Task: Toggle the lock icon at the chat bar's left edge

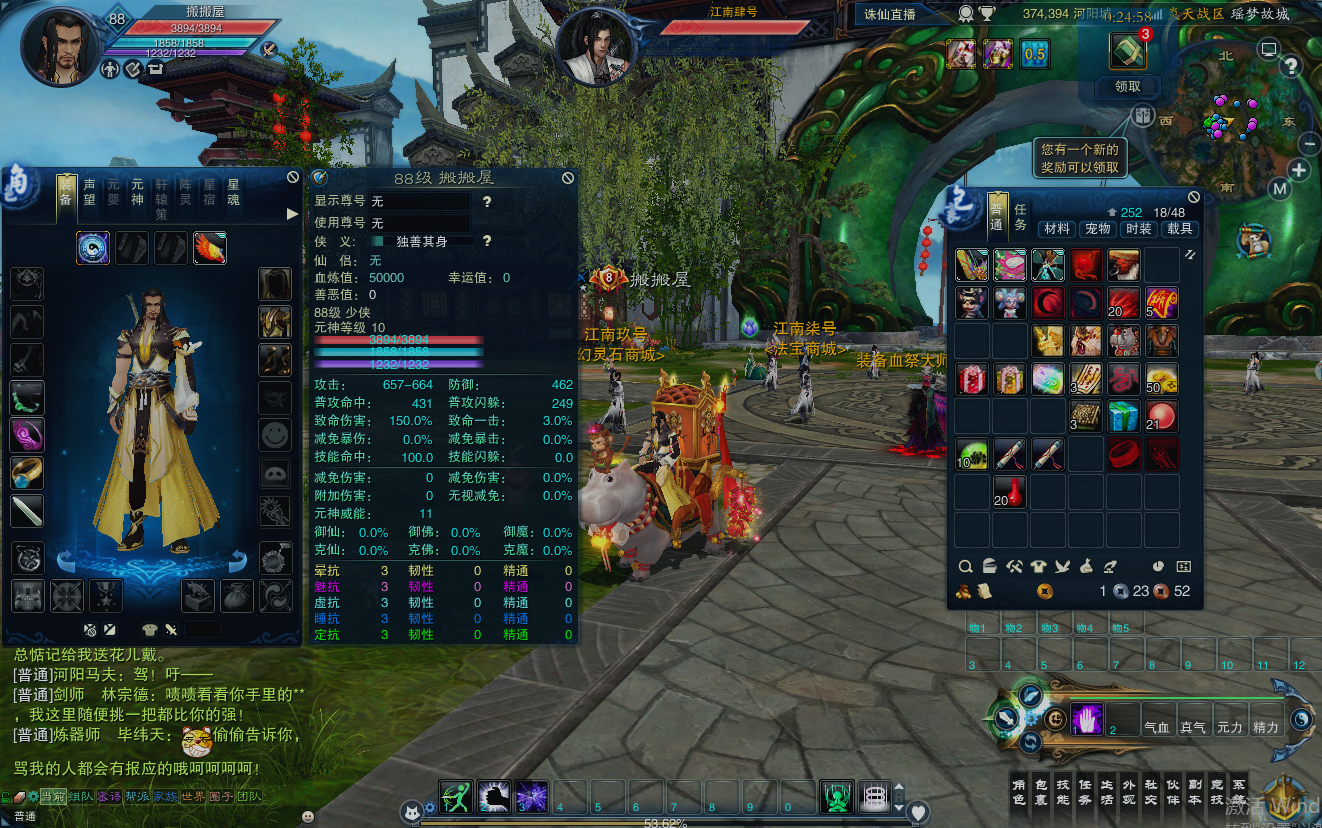Action: (6, 796)
